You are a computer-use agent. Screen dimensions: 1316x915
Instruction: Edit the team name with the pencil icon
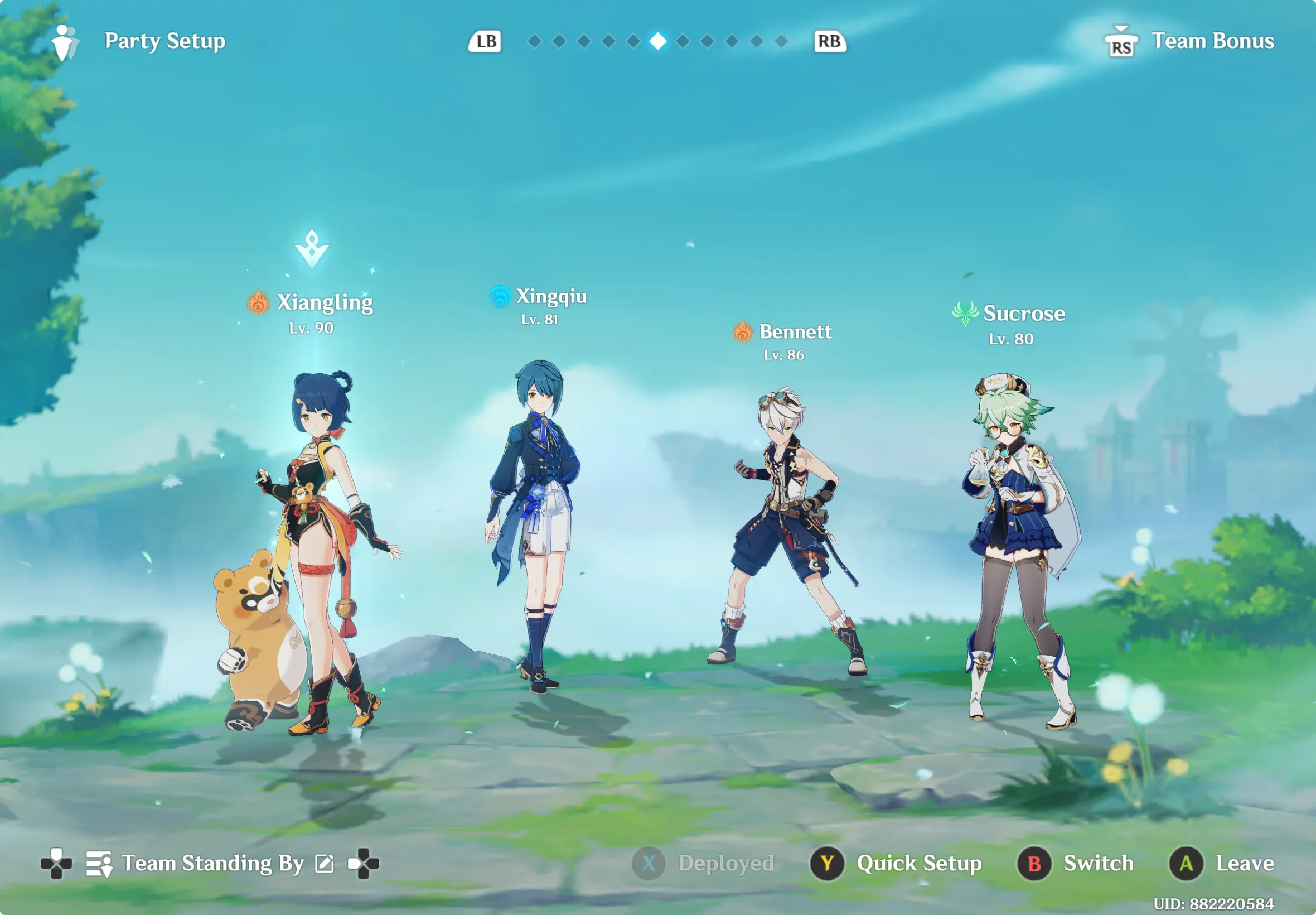pyautogui.click(x=325, y=864)
